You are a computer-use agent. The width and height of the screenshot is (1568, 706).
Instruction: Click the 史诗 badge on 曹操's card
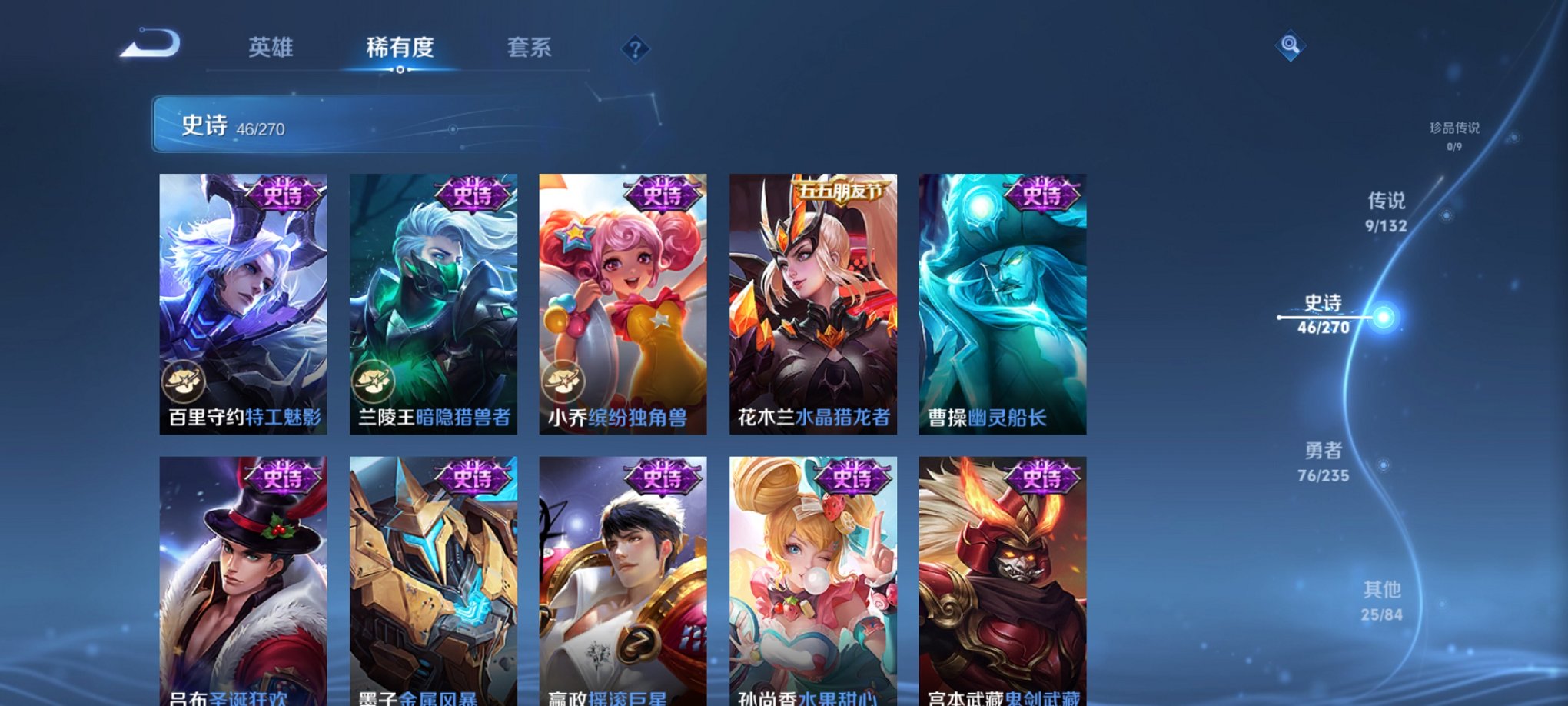point(1042,194)
